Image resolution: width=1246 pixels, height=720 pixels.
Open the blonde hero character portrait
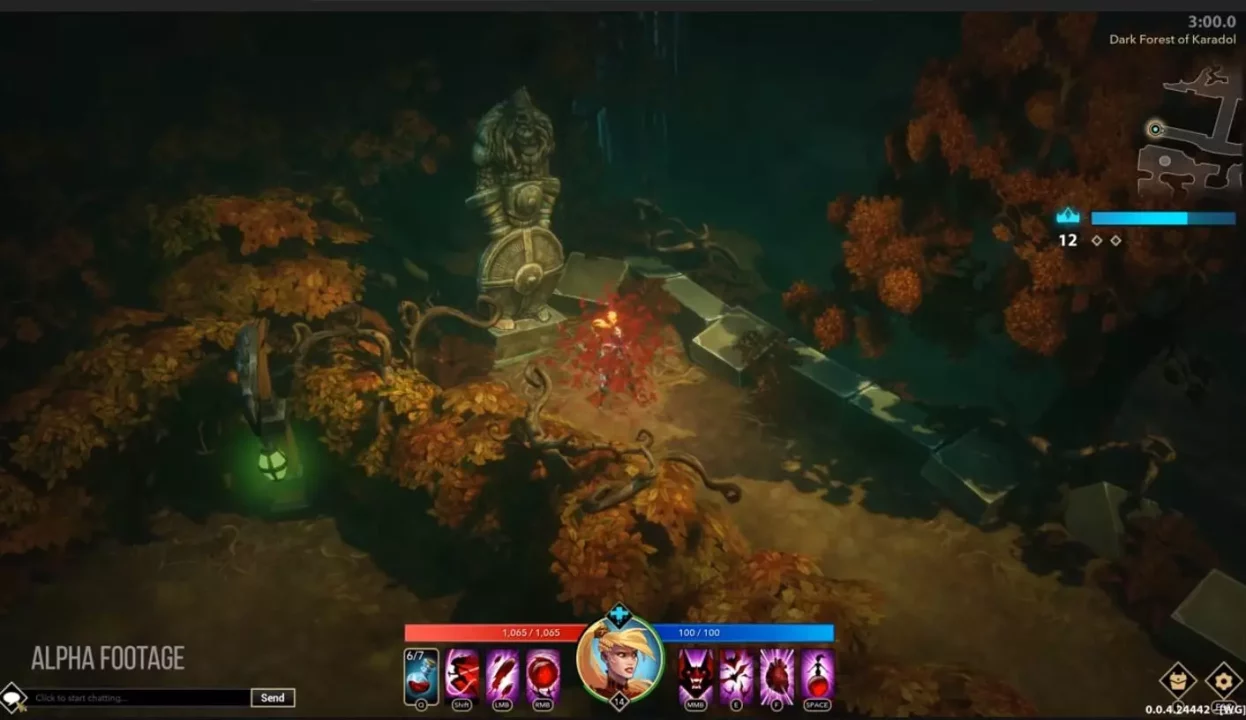pyautogui.click(x=620, y=660)
